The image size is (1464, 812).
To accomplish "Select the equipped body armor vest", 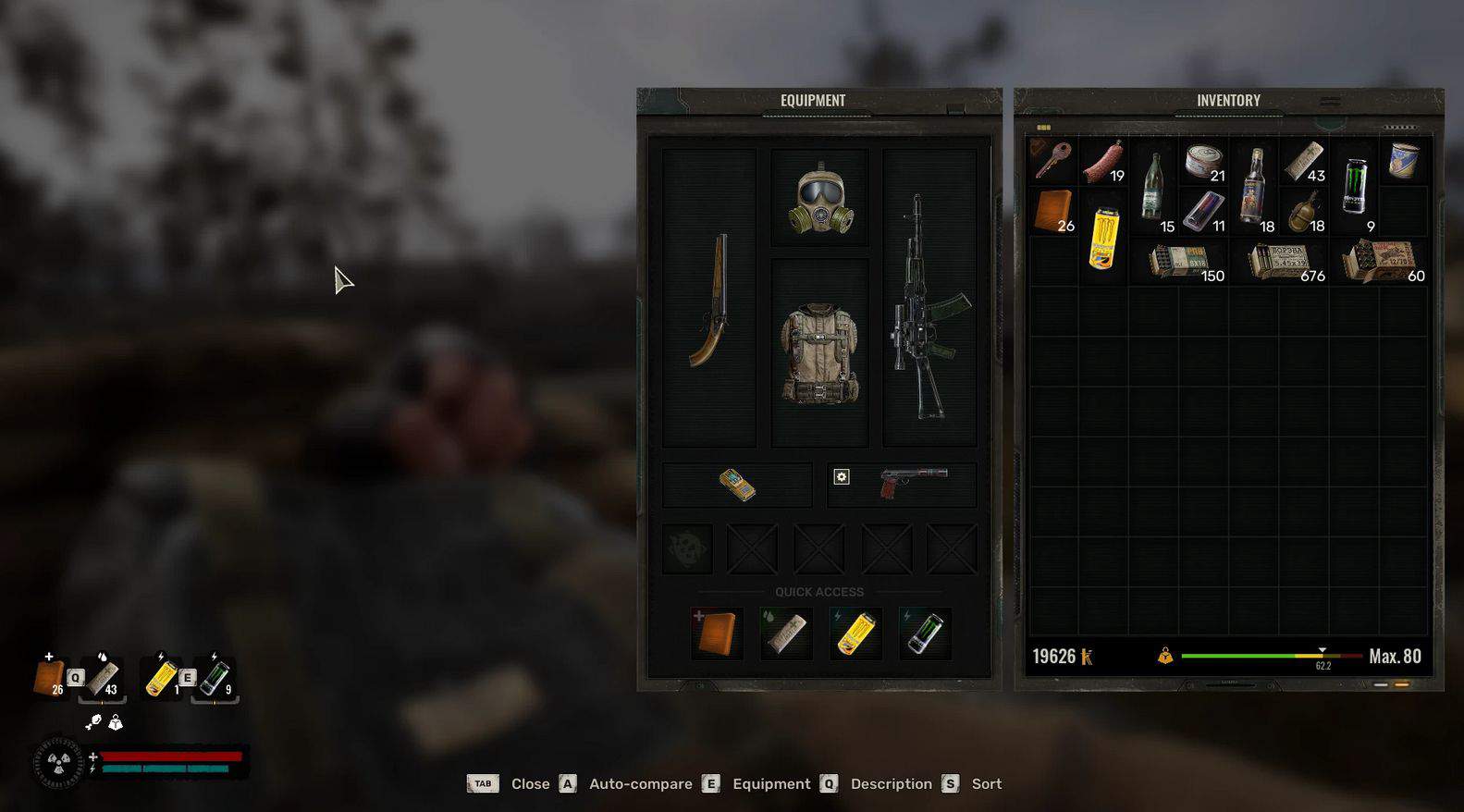I will click(819, 353).
